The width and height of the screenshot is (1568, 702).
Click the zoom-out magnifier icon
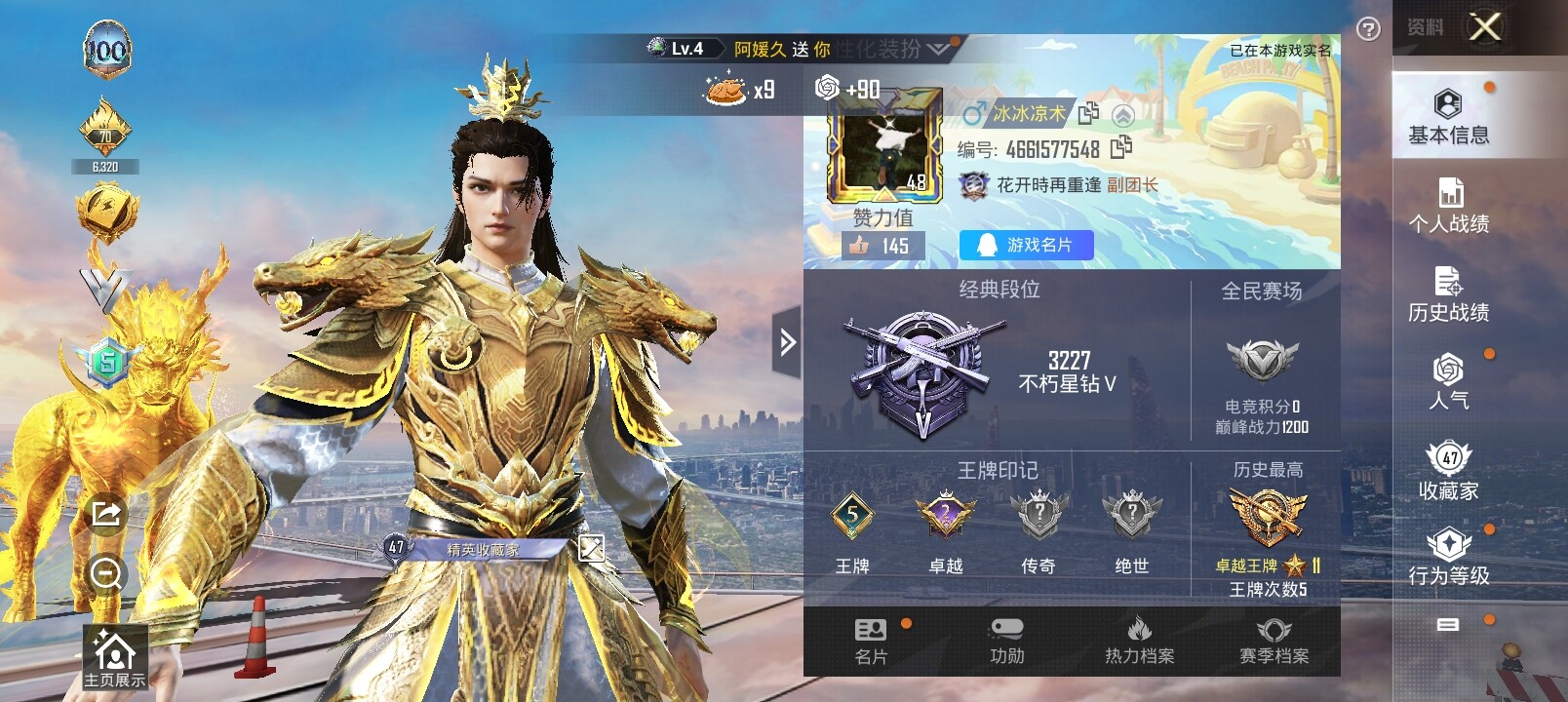pos(105,572)
